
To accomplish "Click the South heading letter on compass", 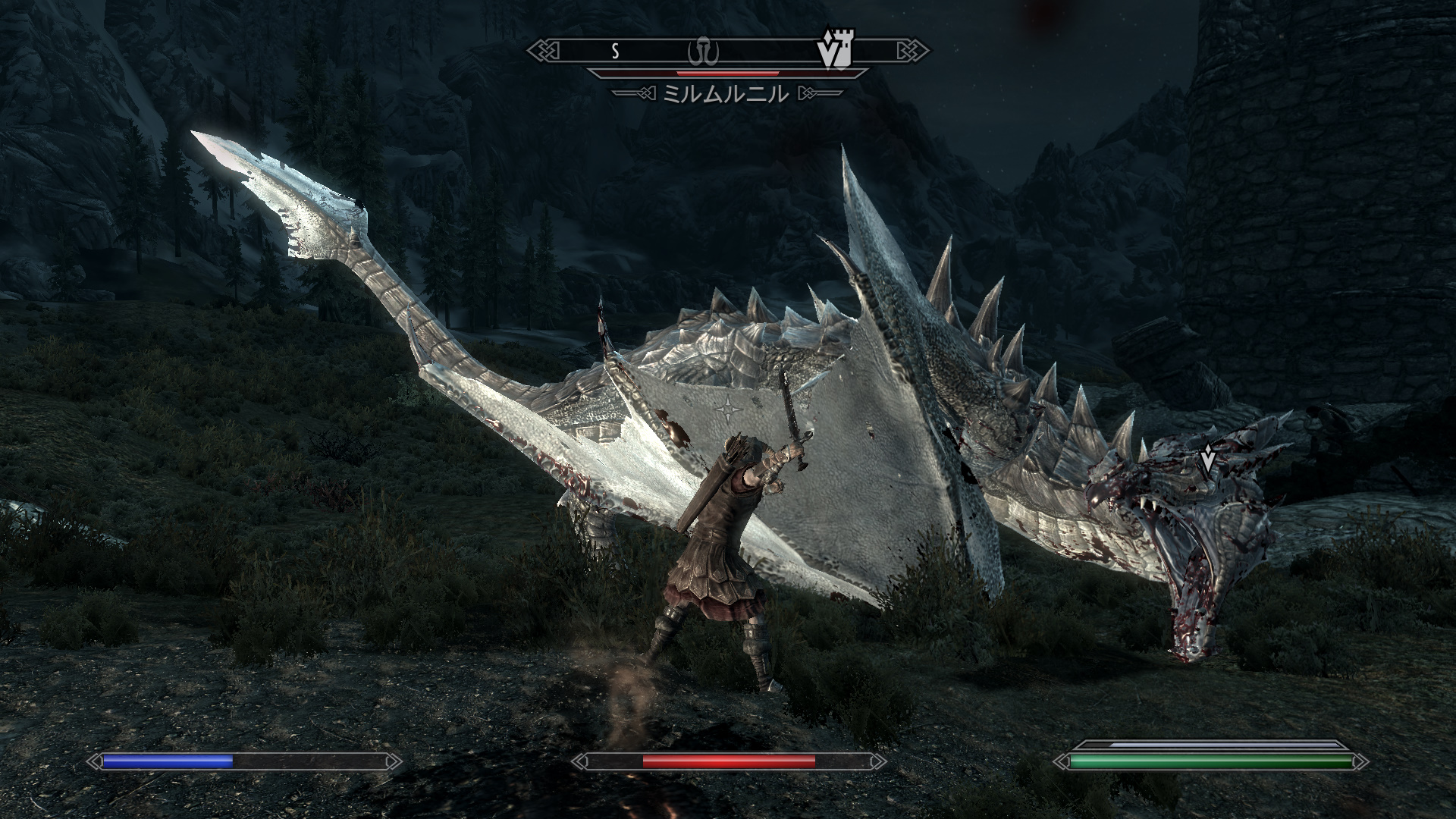I will pyautogui.click(x=616, y=52).
